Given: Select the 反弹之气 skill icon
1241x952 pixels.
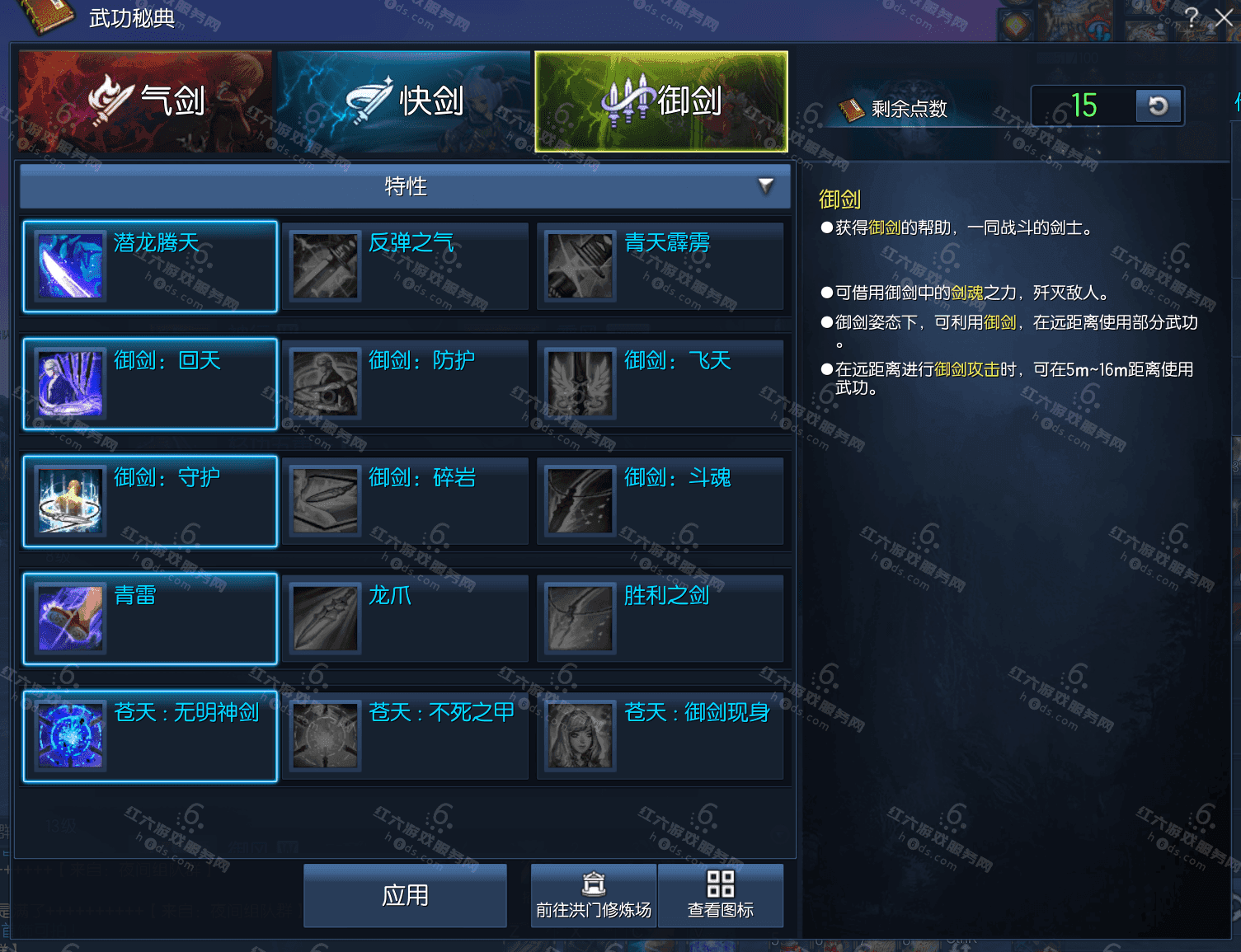Looking at the screenshot, I should pyautogui.click(x=324, y=265).
